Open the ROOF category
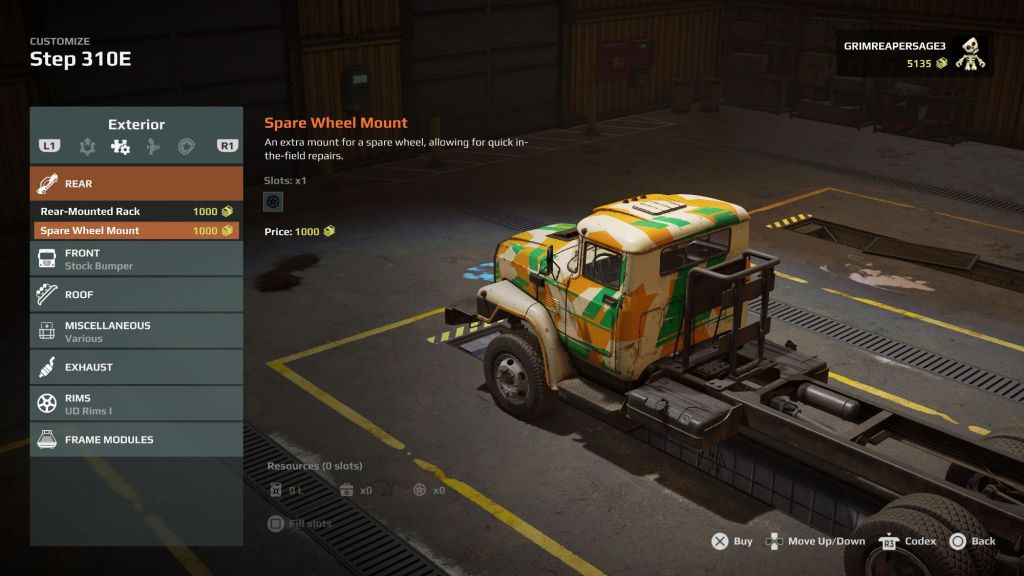This screenshot has height=576, width=1024. 136,295
